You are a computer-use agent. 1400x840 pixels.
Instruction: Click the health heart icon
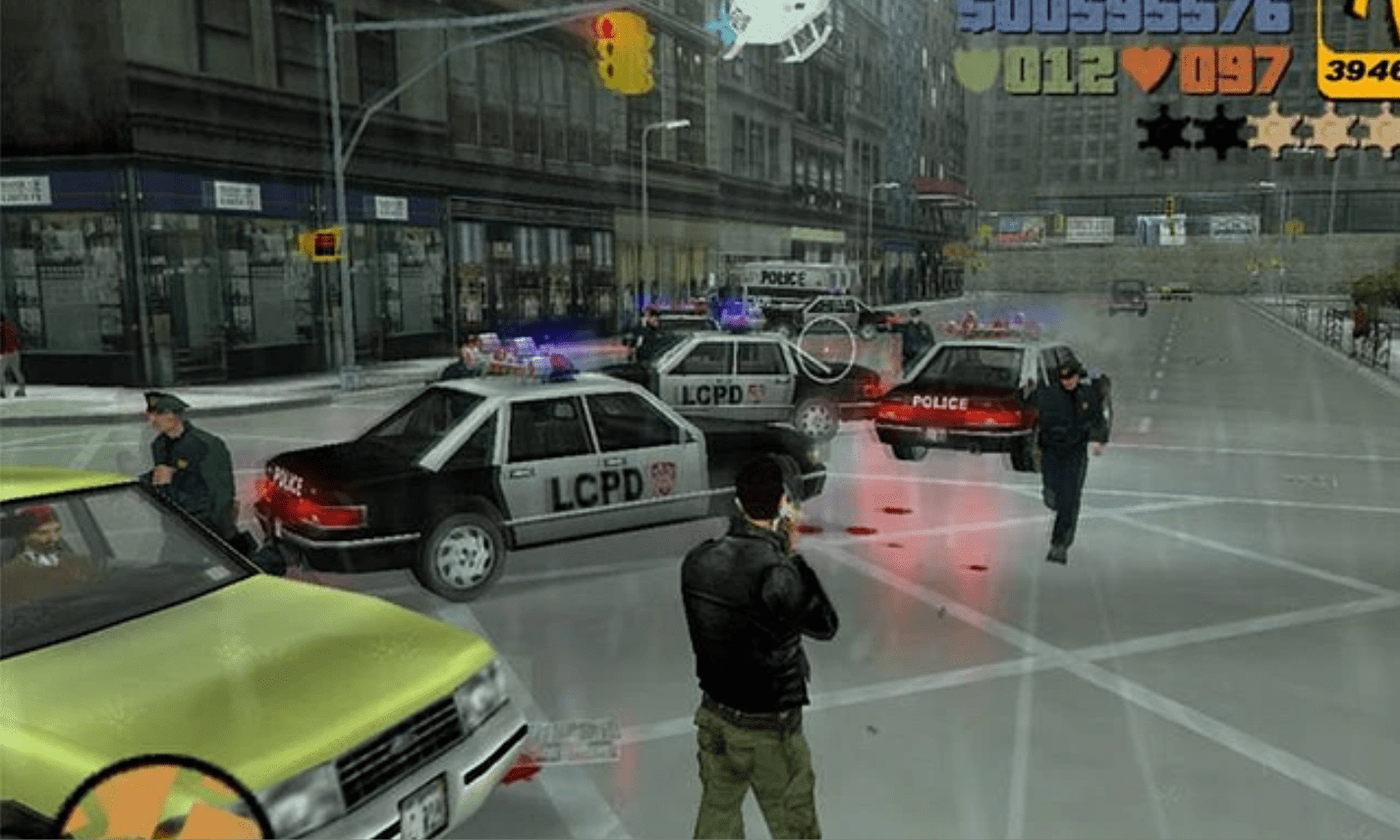coord(1147,69)
